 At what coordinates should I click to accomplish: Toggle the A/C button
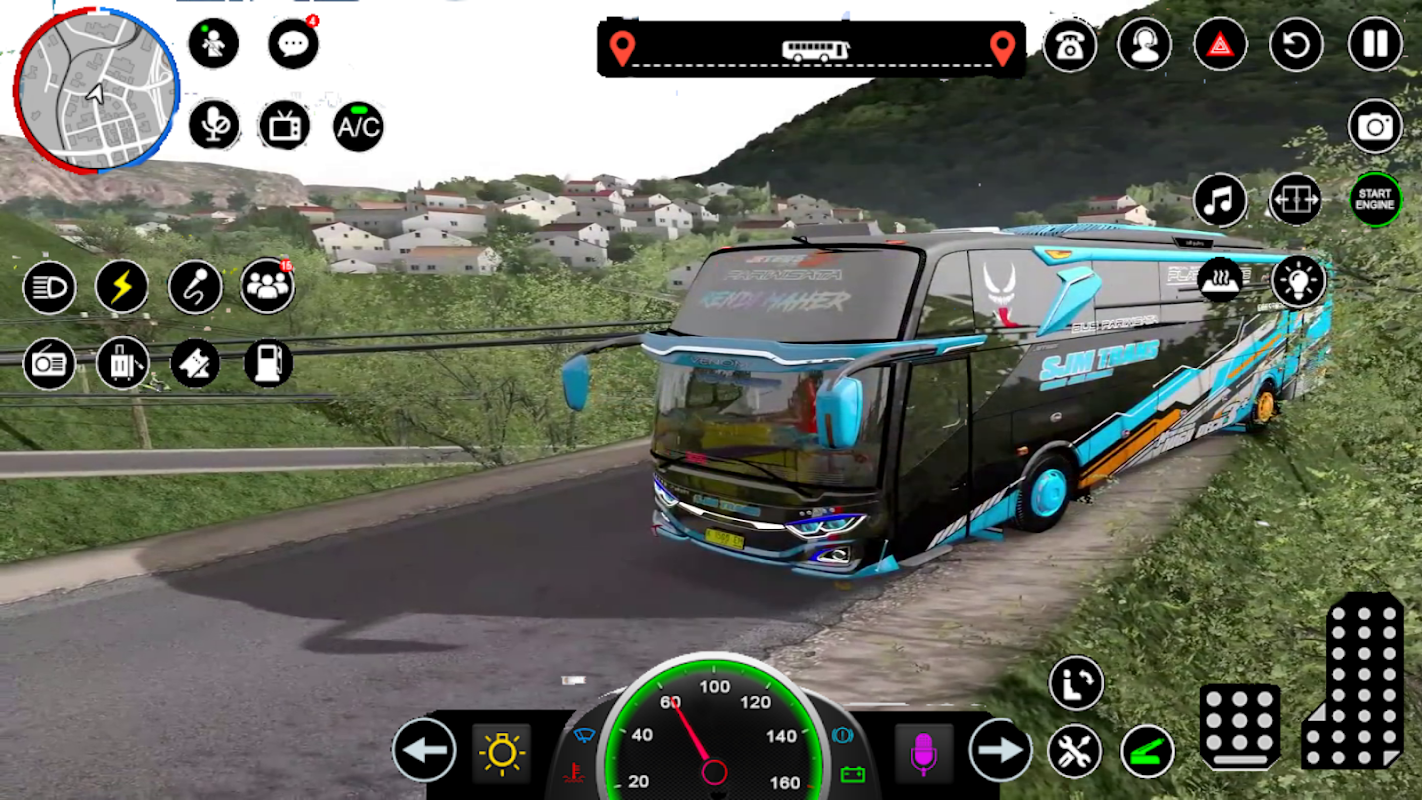358,127
